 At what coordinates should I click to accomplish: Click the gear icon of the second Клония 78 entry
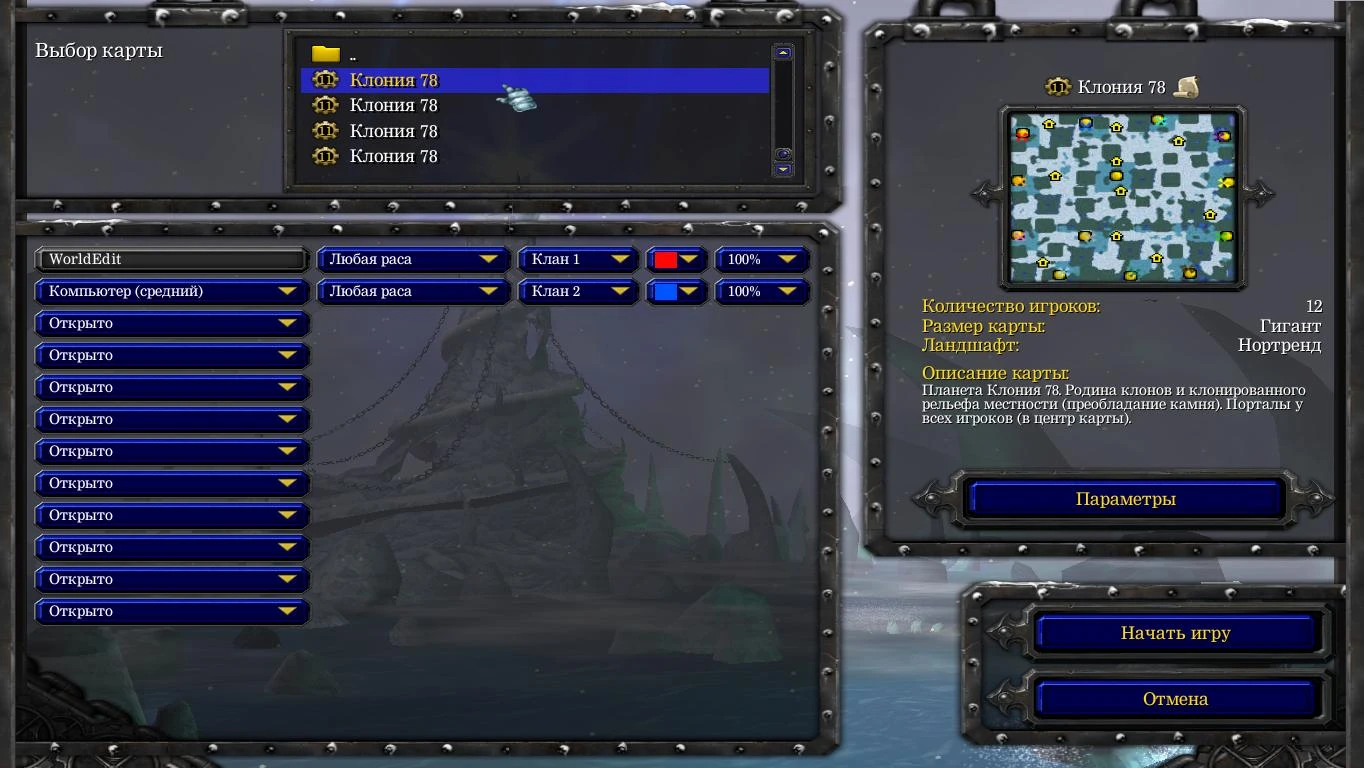pos(326,105)
